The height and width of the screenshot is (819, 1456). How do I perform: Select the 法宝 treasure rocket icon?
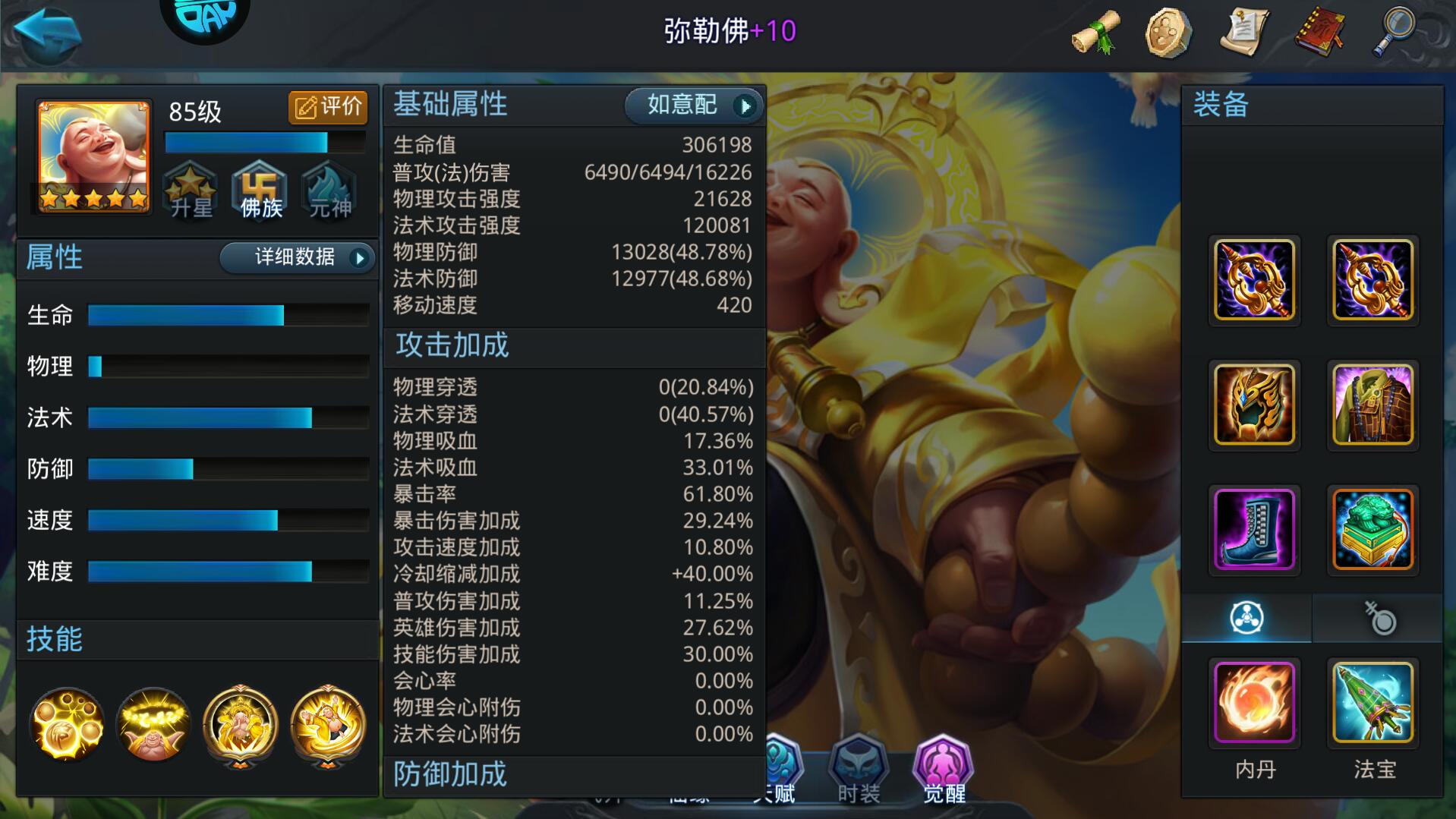pos(1372,704)
